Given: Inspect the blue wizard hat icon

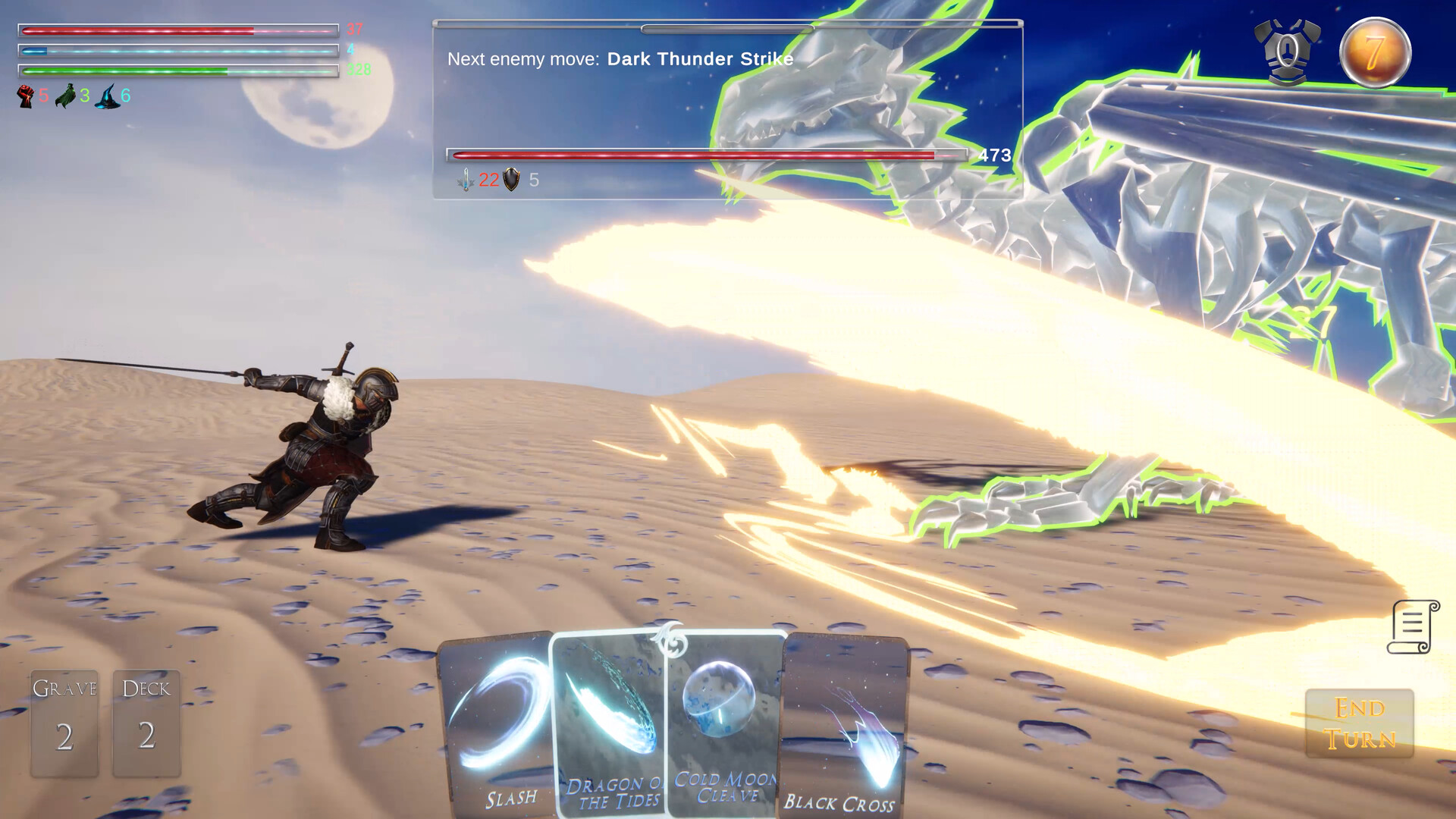Looking at the screenshot, I should (106, 97).
